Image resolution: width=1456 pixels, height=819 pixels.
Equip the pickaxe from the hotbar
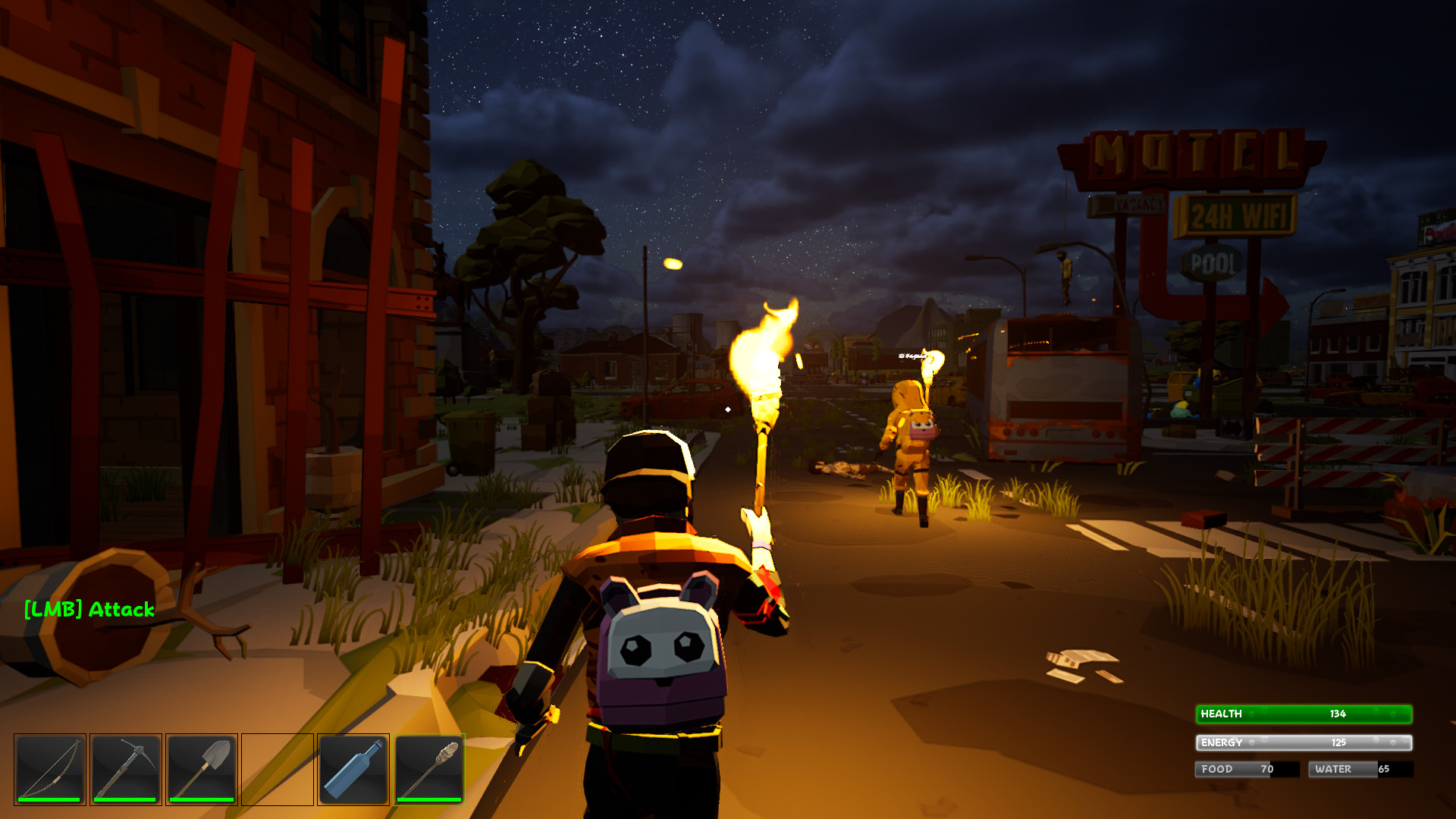pyautogui.click(x=126, y=769)
